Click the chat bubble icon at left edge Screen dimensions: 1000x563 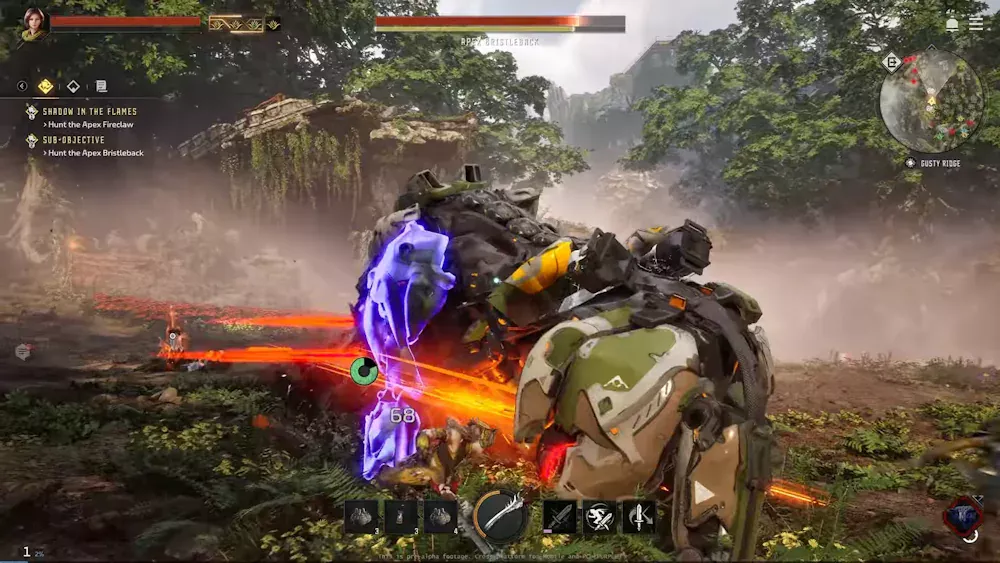tap(22, 351)
